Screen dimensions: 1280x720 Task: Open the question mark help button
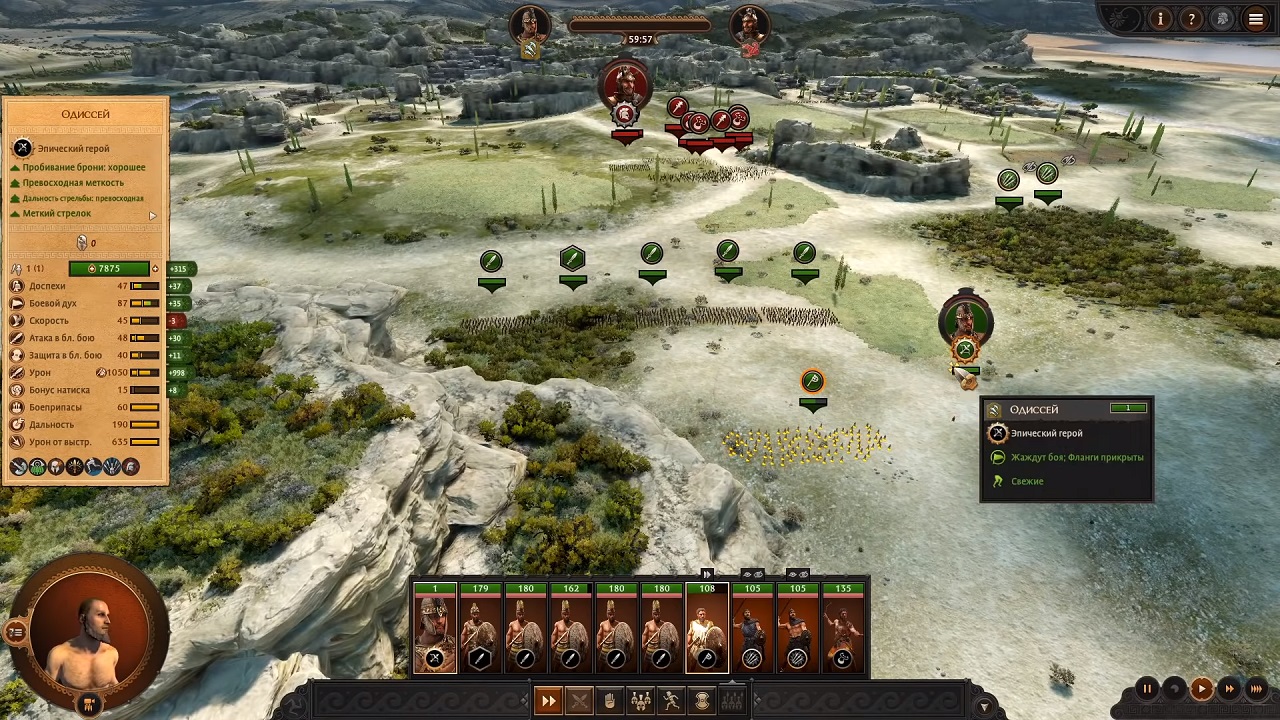coord(1191,18)
